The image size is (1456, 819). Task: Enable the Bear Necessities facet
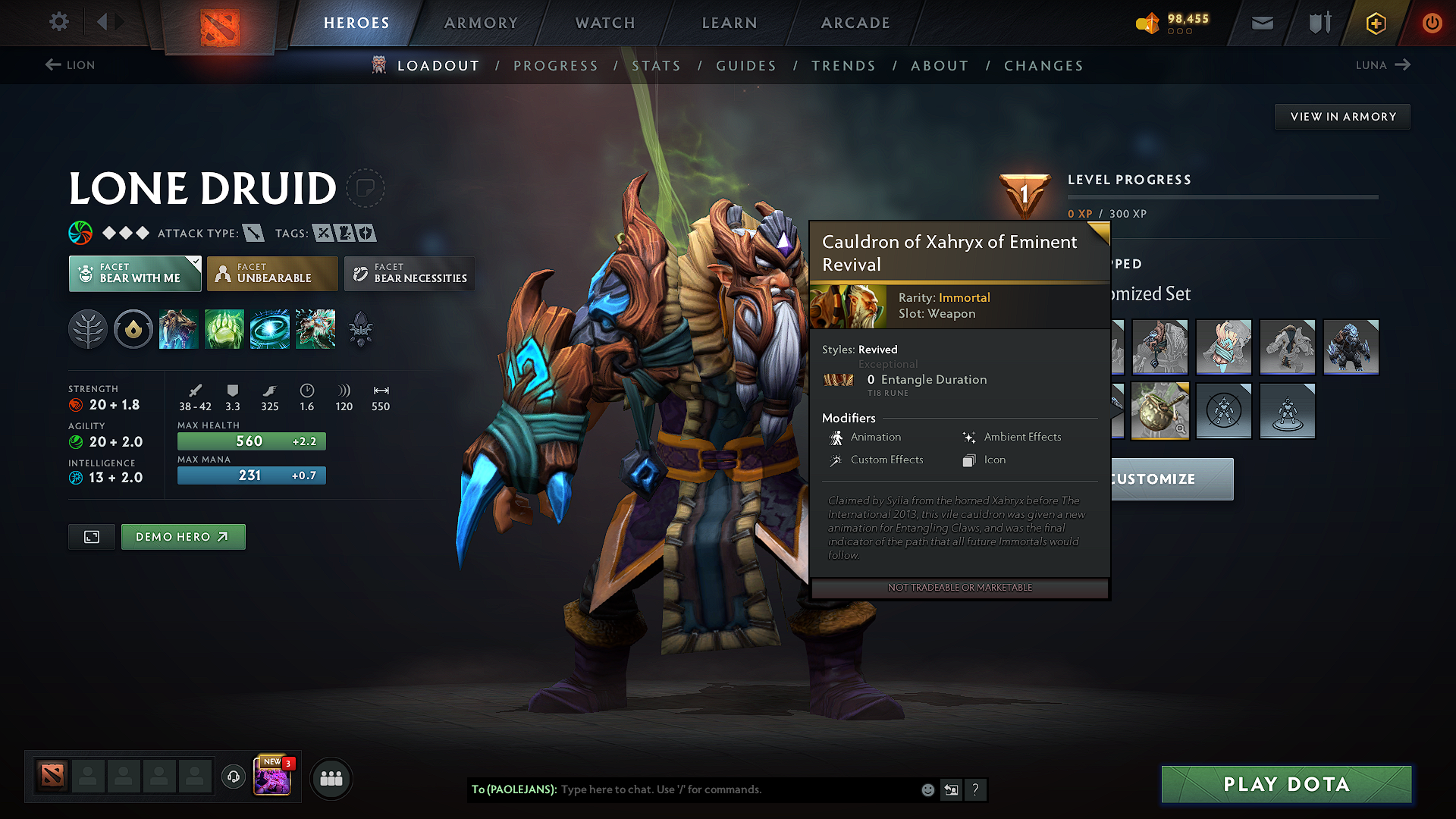click(x=409, y=273)
